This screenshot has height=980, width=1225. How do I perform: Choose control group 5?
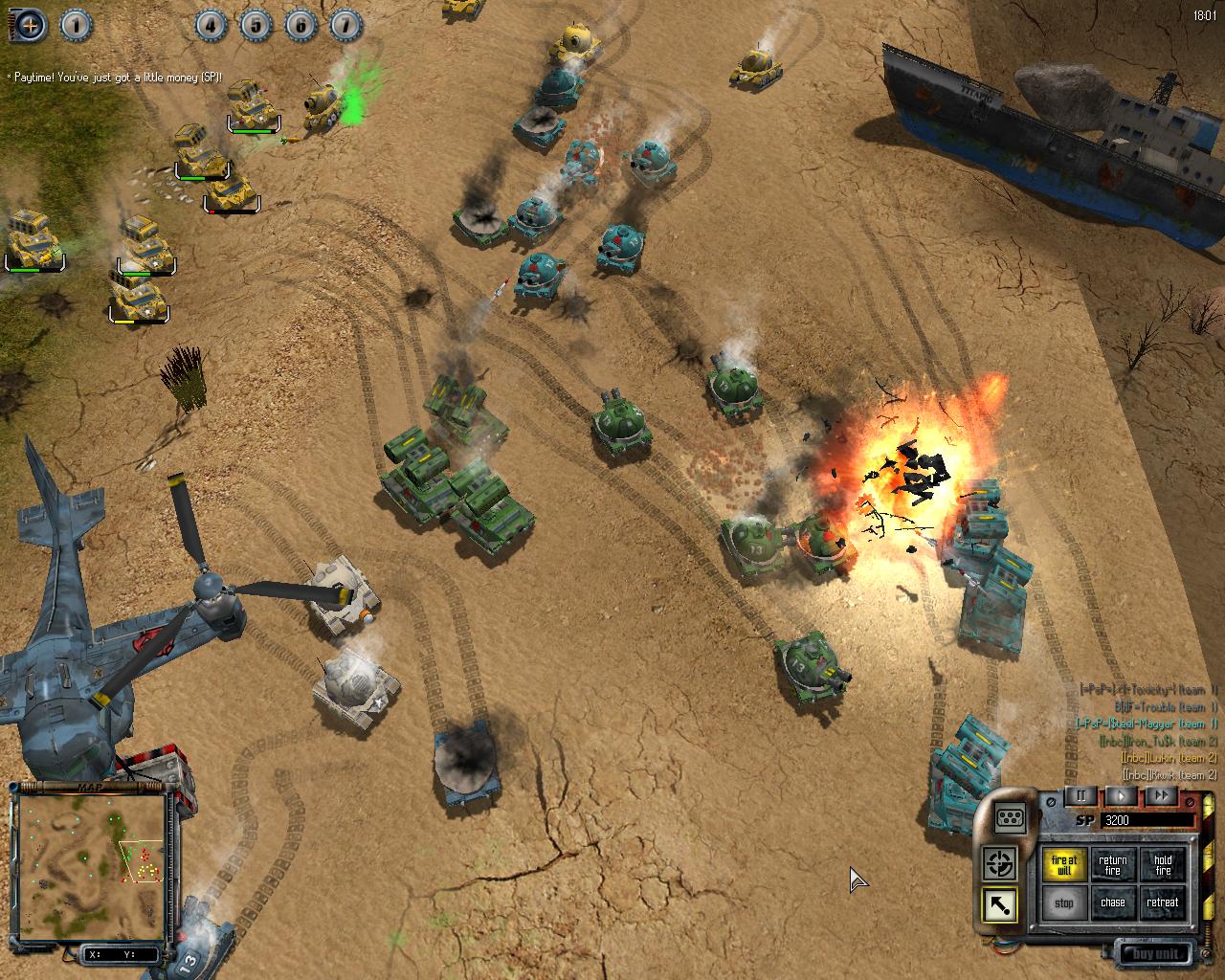click(x=255, y=25)
